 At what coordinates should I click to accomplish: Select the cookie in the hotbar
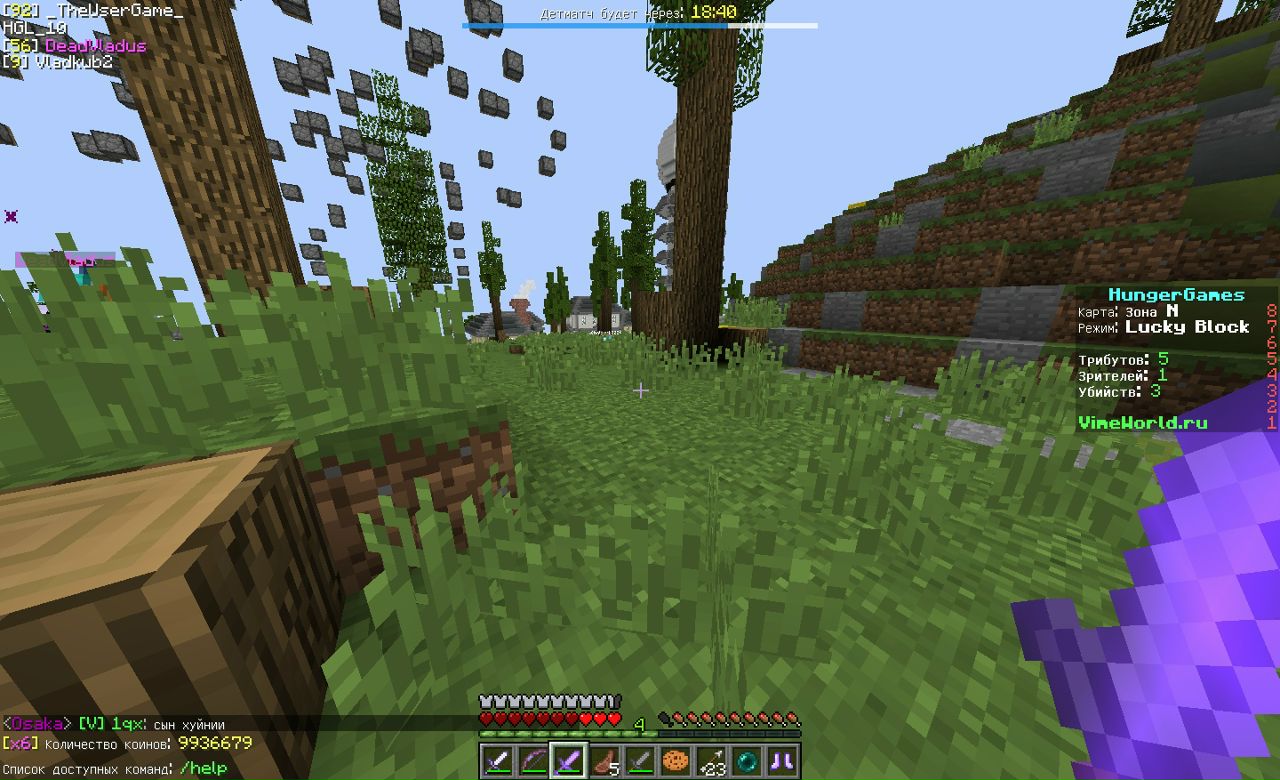[676, 760]
